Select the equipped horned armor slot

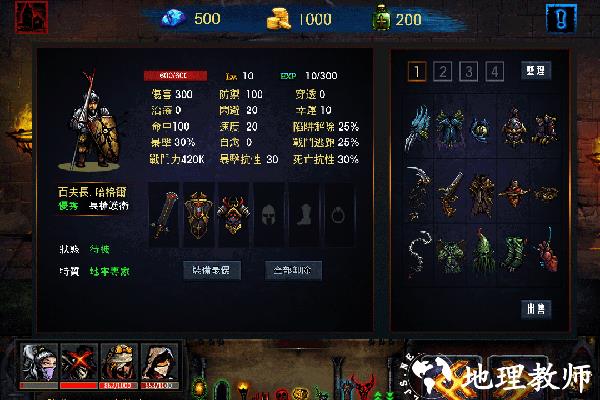tap(233, 215)
